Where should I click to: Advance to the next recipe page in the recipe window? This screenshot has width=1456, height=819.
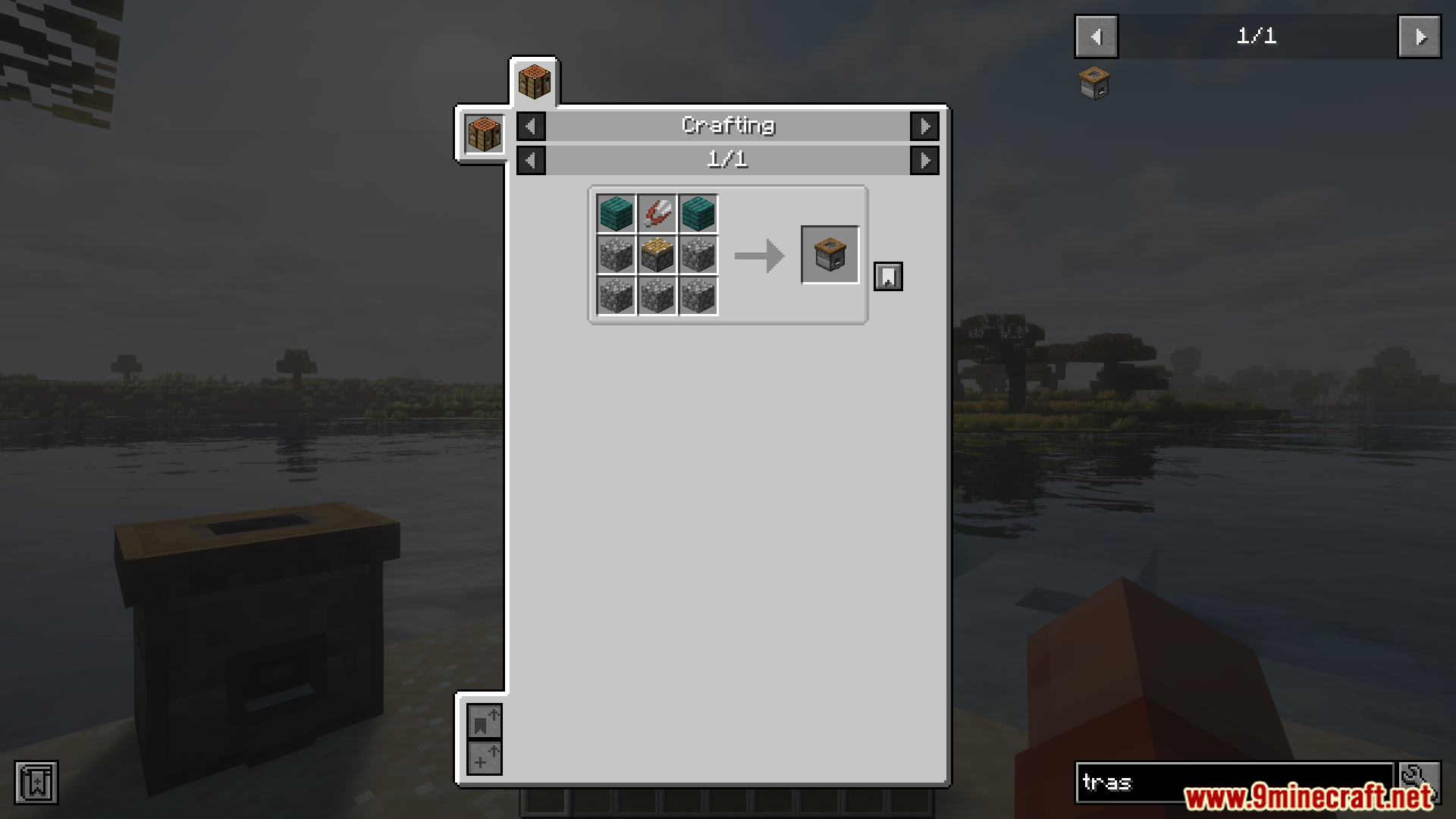(x=924, y=160)
